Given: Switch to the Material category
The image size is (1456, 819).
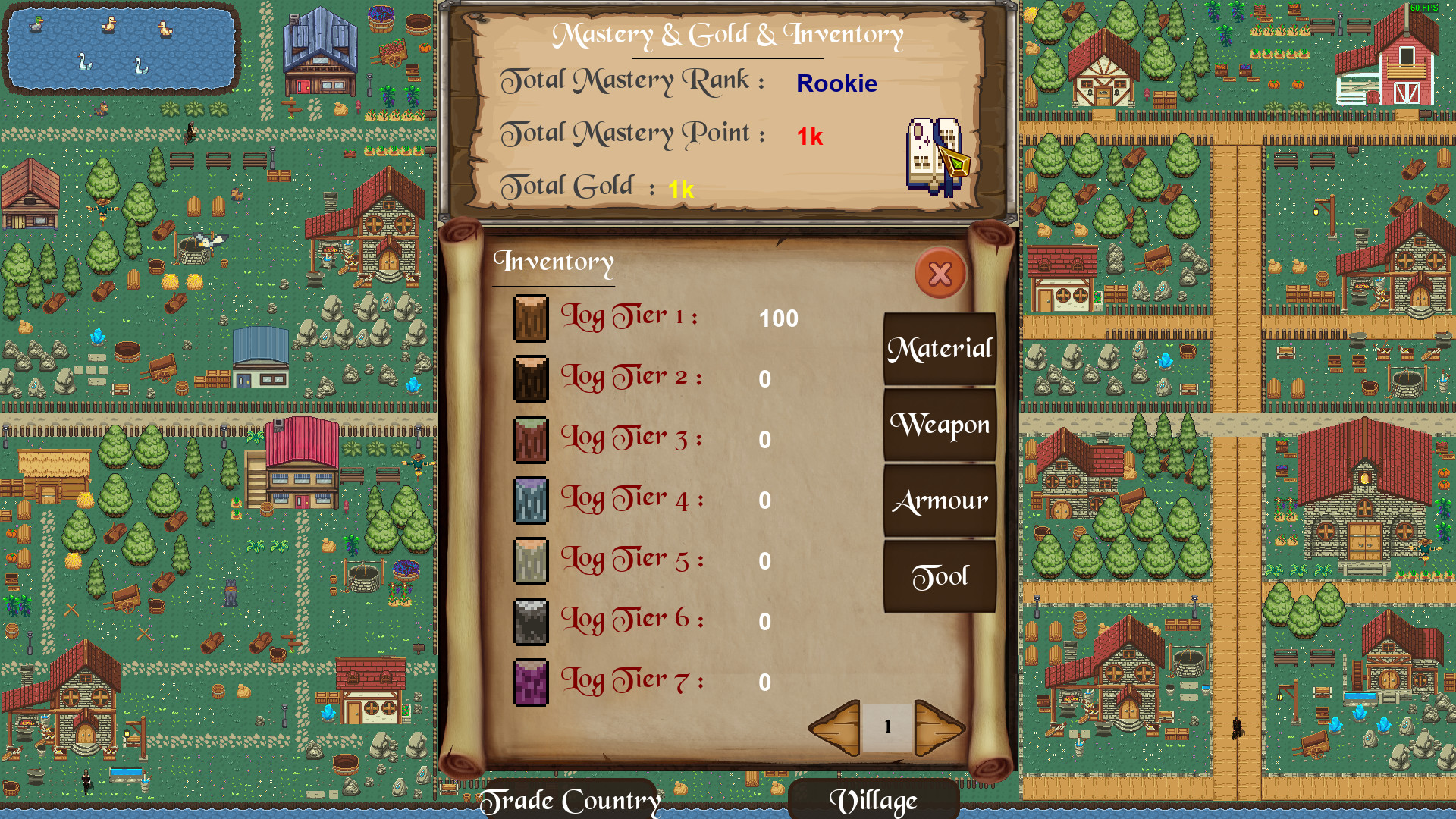Looking at the screenshot, I should tap(940, 349).
